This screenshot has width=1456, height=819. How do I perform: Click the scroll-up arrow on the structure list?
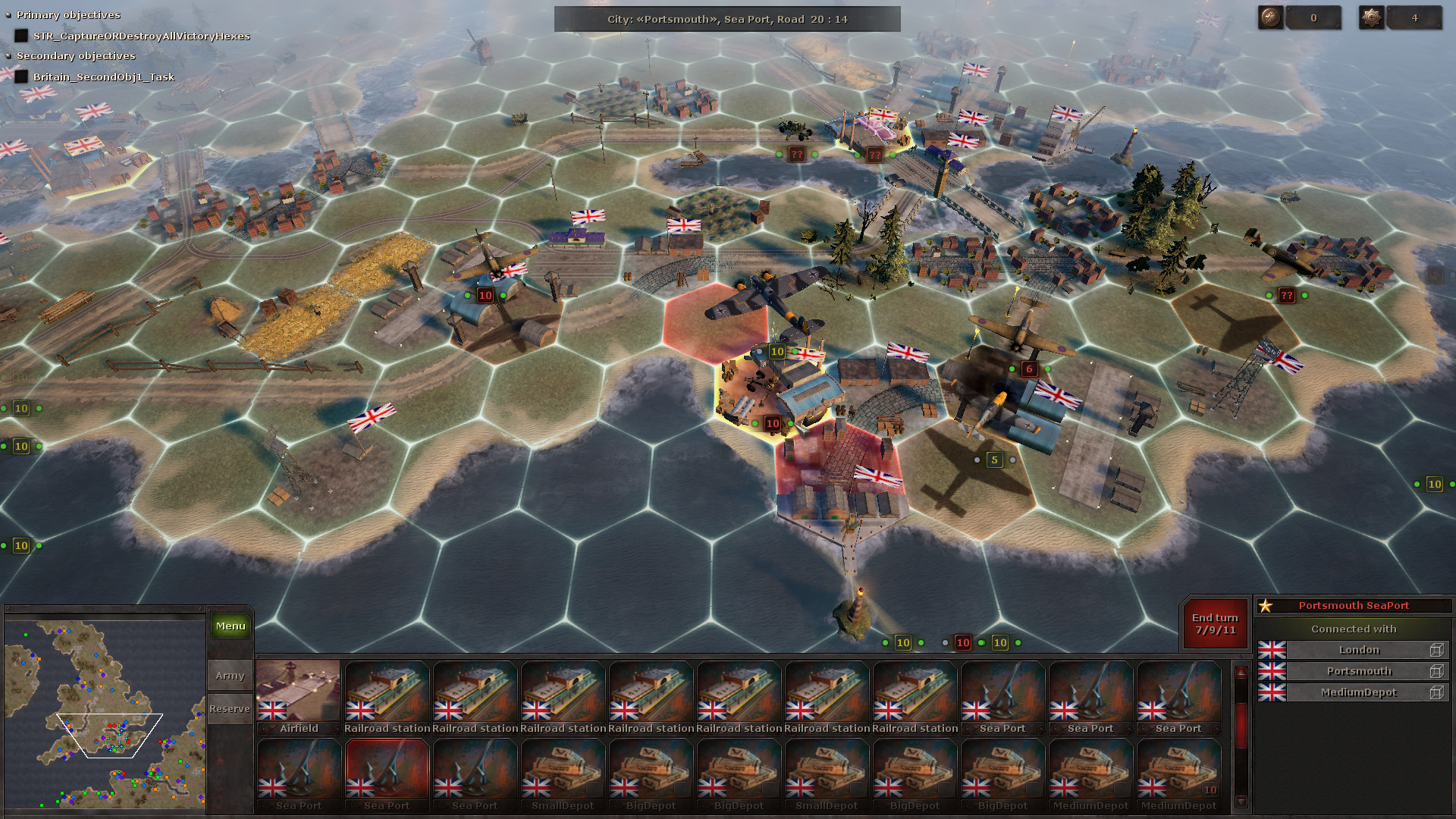(1241, 672)
